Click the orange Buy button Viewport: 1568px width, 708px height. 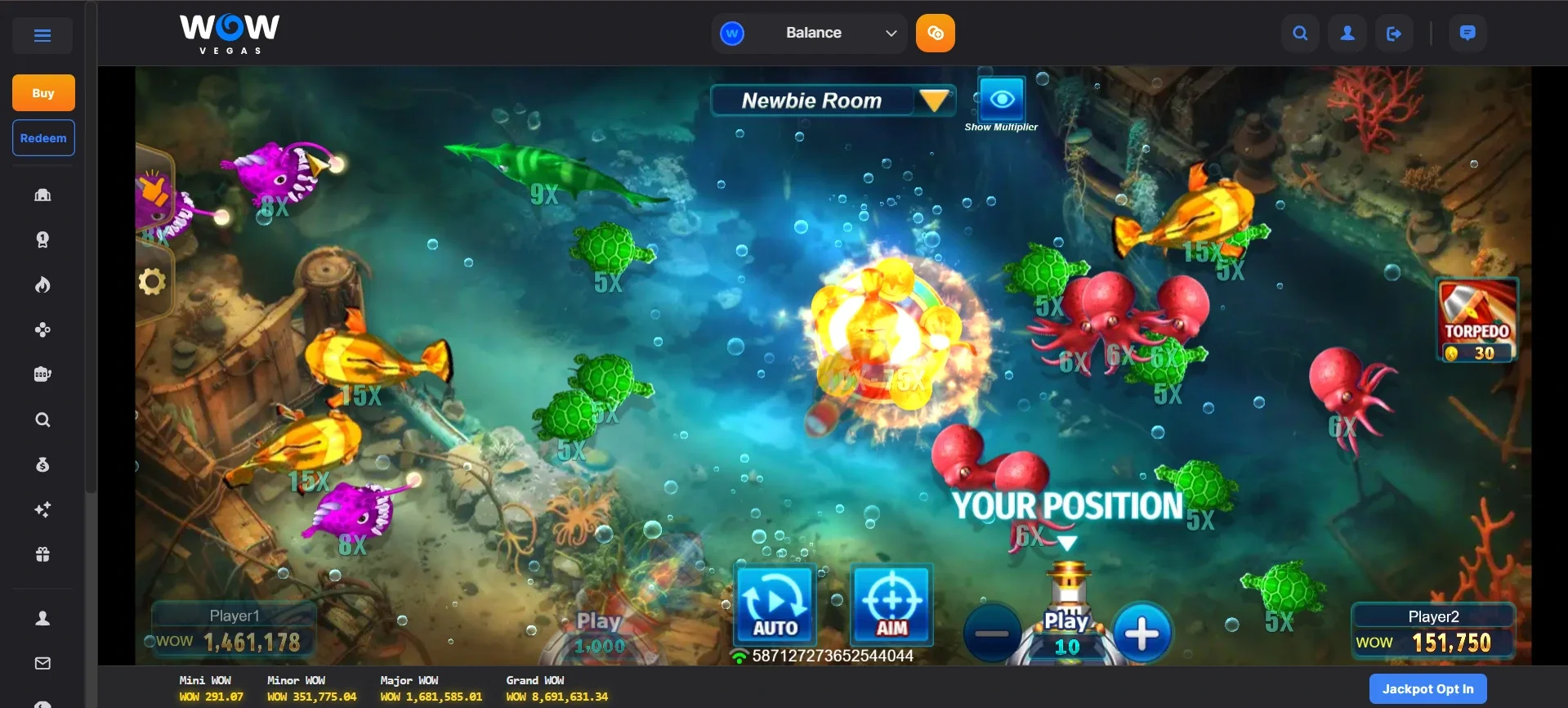[x=43, y=93]
